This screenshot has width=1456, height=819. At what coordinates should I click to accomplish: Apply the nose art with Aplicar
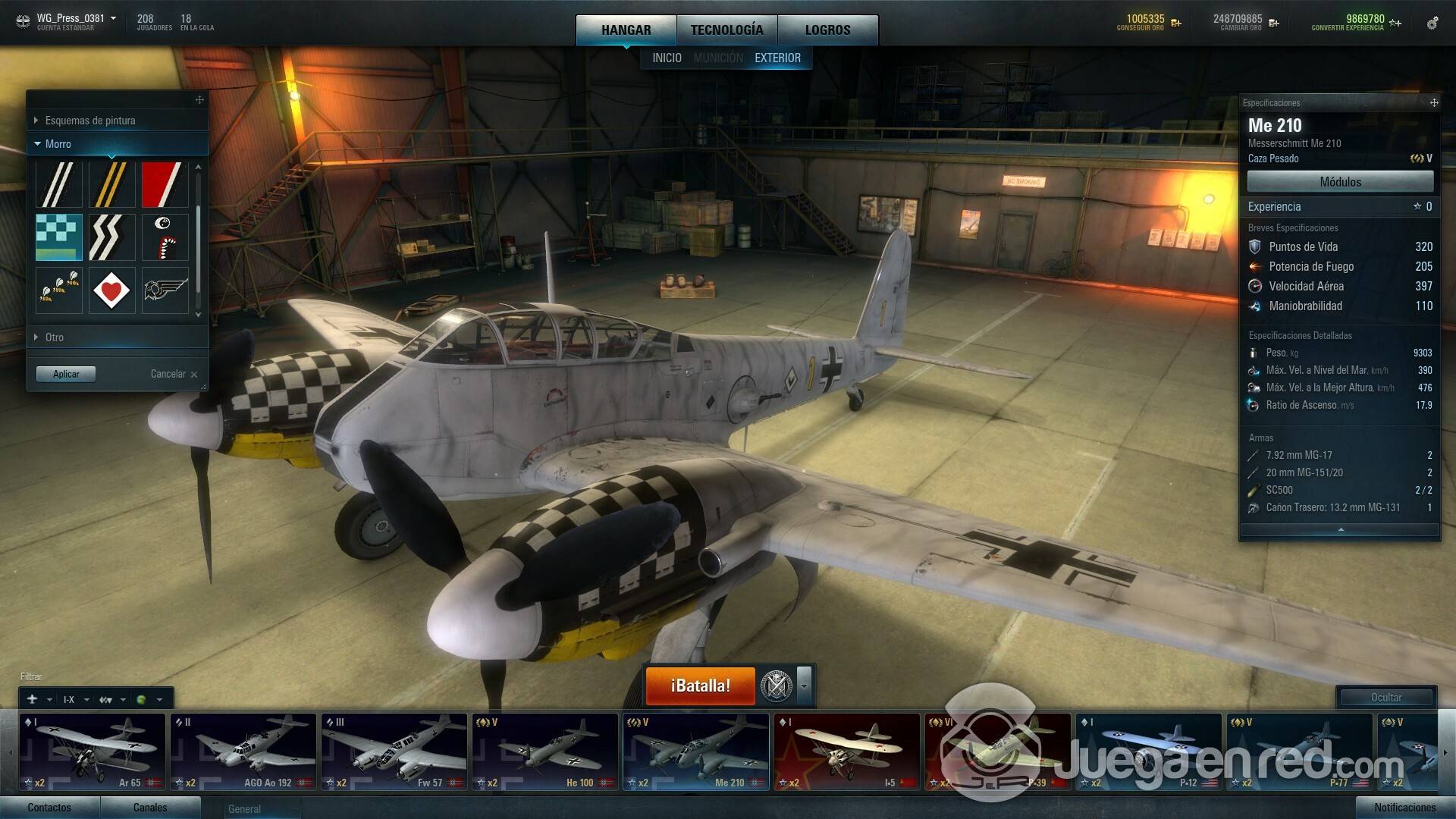click(66, 374)
